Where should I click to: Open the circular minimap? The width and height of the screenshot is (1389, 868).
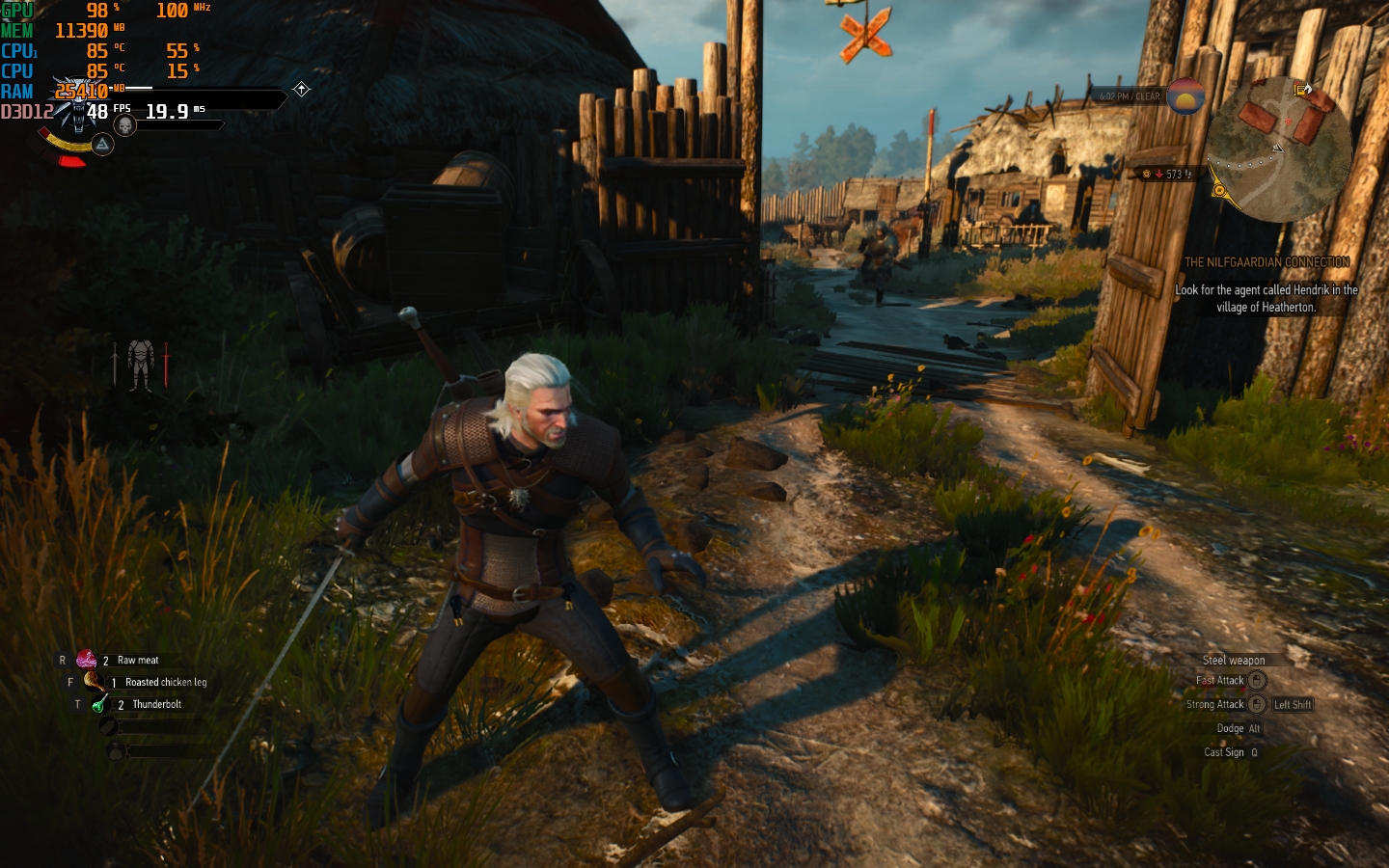point(1277,148)
